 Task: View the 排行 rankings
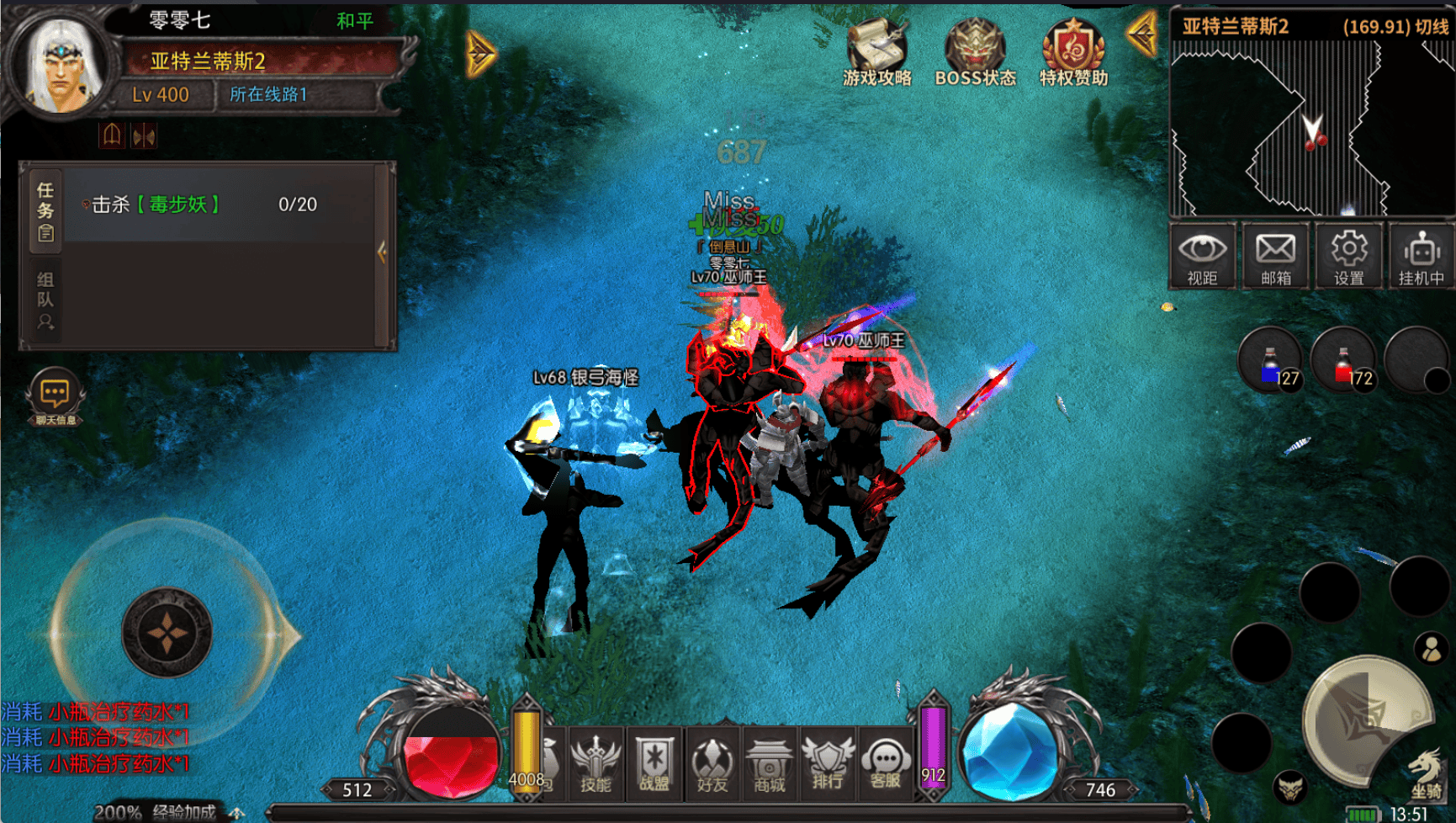tap(828, 763)
